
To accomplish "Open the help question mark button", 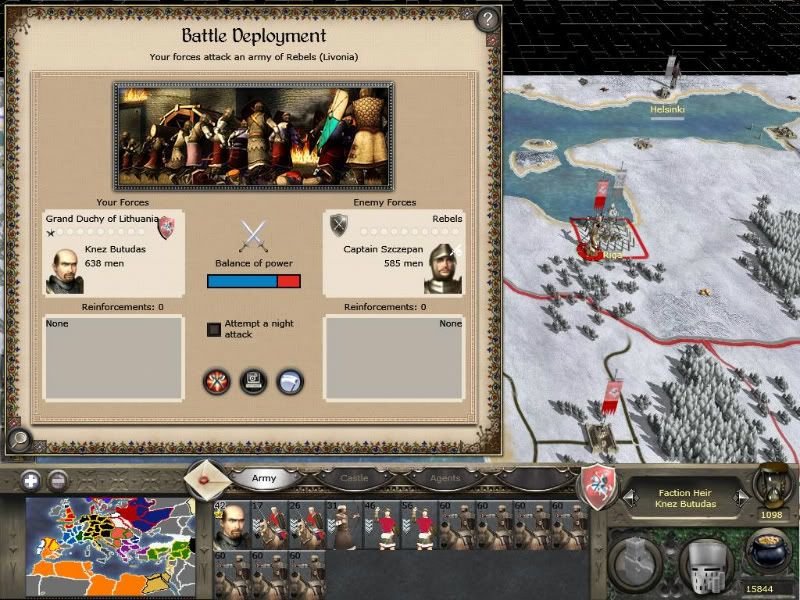I will pos(487,19).
